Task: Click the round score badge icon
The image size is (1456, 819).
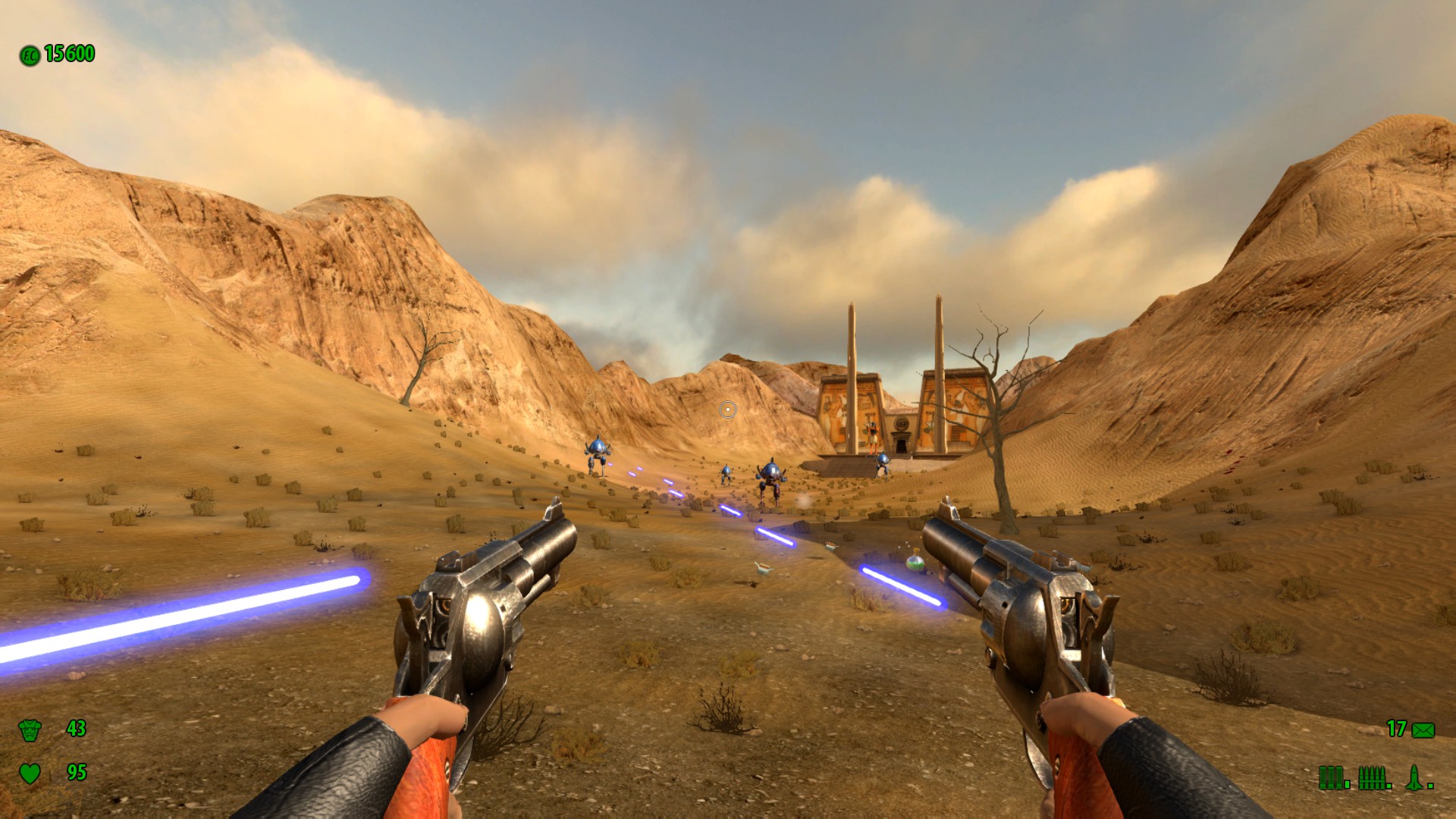Action: point(30,55)
